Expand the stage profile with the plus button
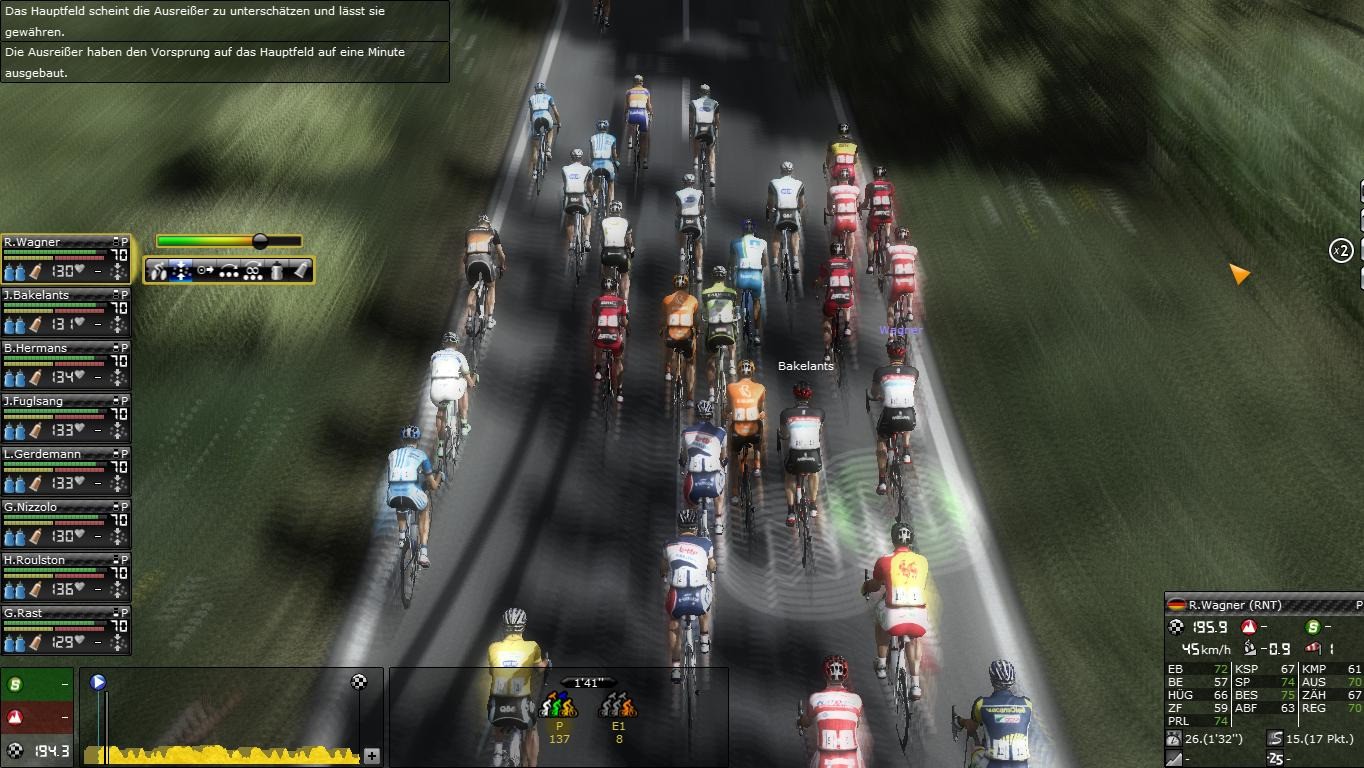This screenshot has width=1364, height=768. click(x=372, y=756)
